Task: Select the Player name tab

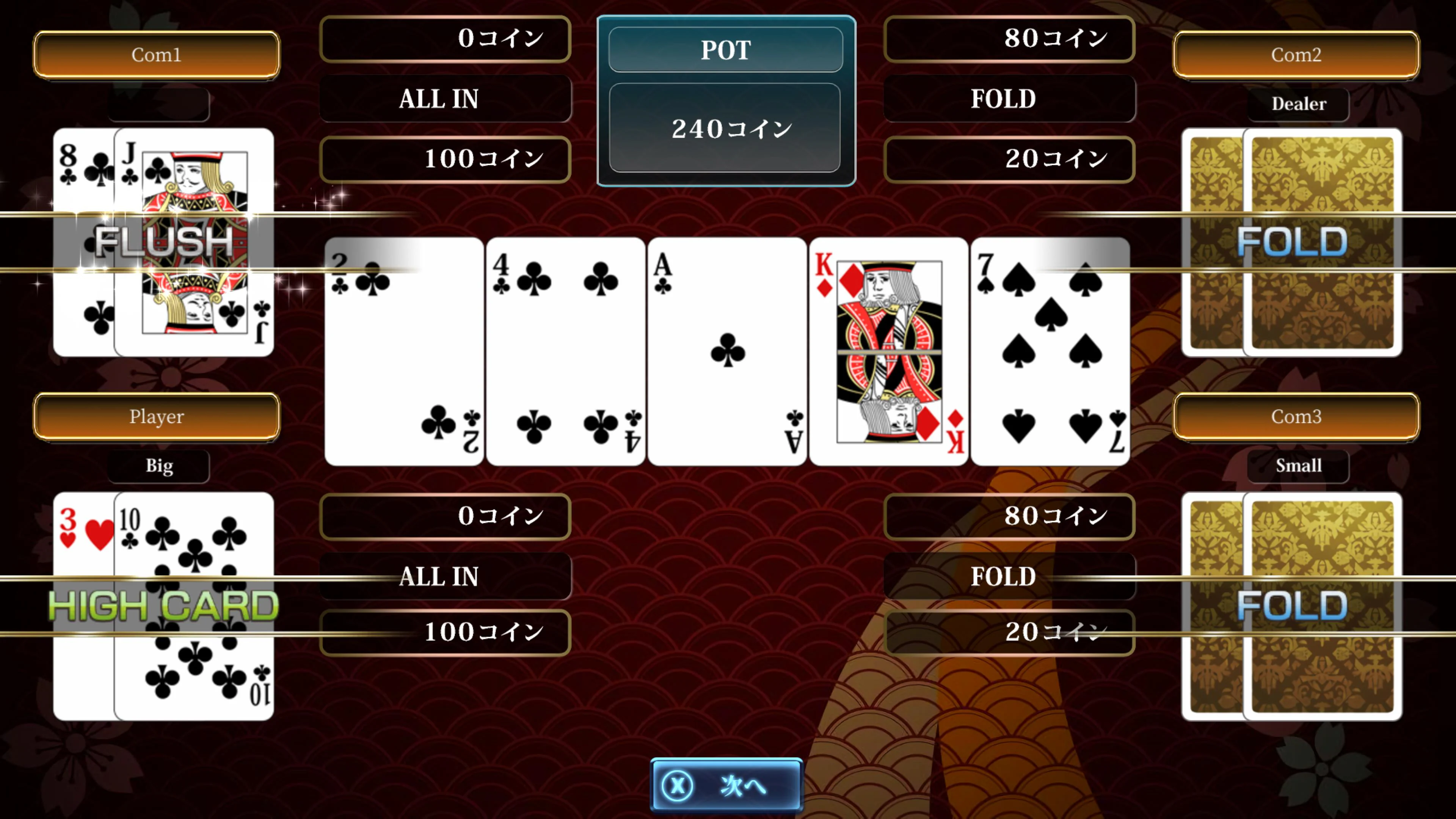Action: tap(157, 417)
